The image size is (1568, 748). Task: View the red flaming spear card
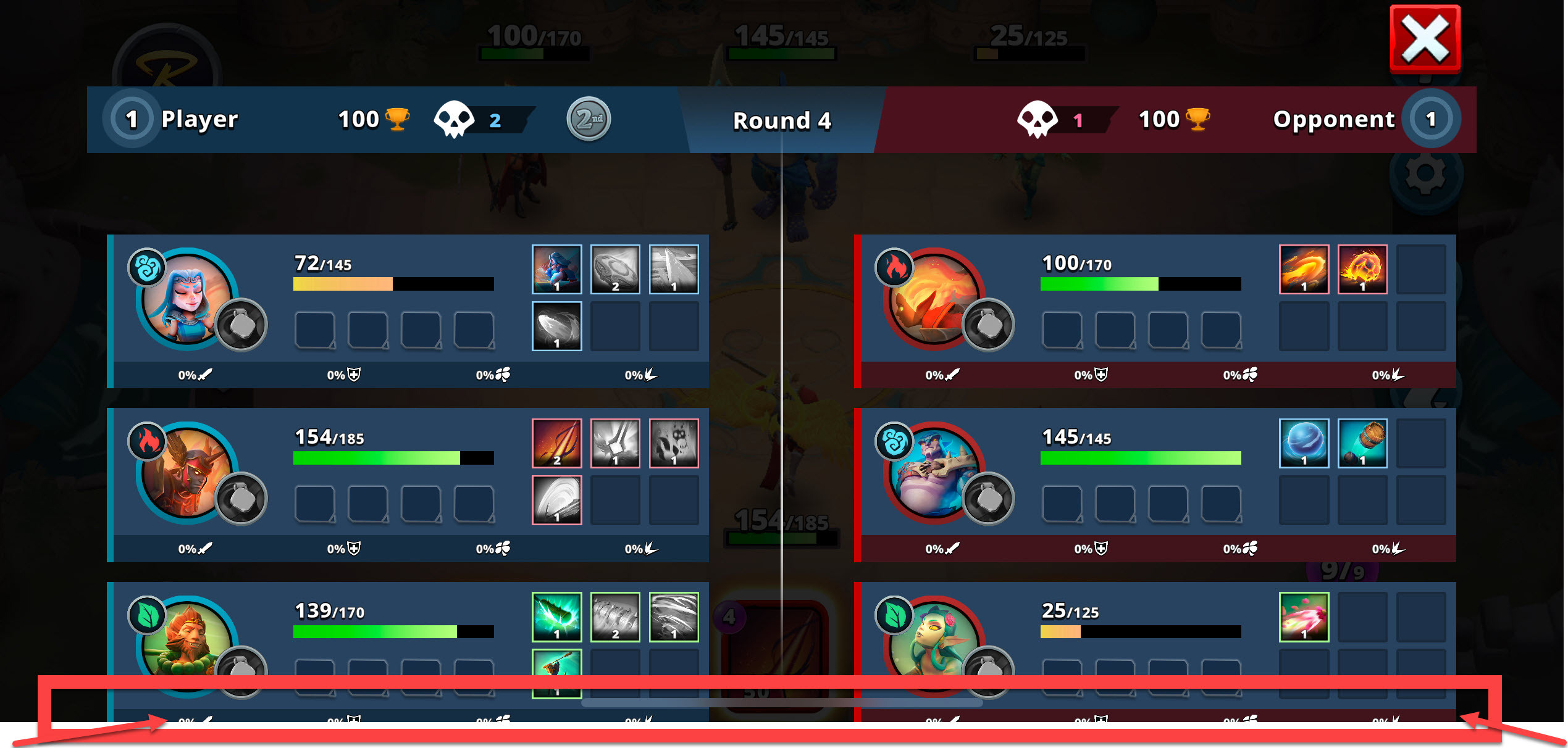(x=556, y=443)
